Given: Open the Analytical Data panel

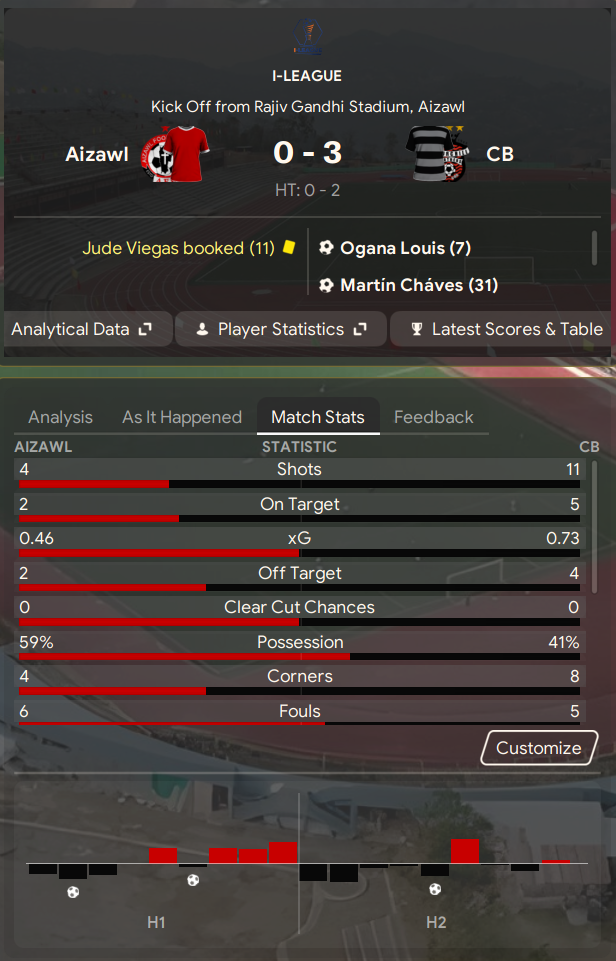Looking at the screenshot, I should (82, 329).
